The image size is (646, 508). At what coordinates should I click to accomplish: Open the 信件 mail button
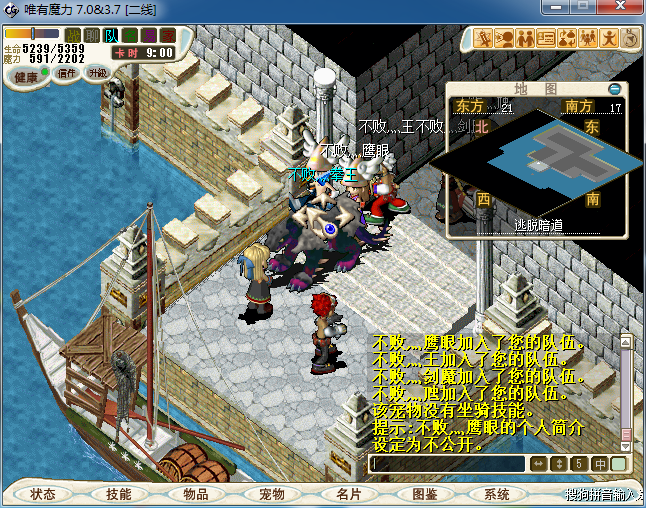68,73
